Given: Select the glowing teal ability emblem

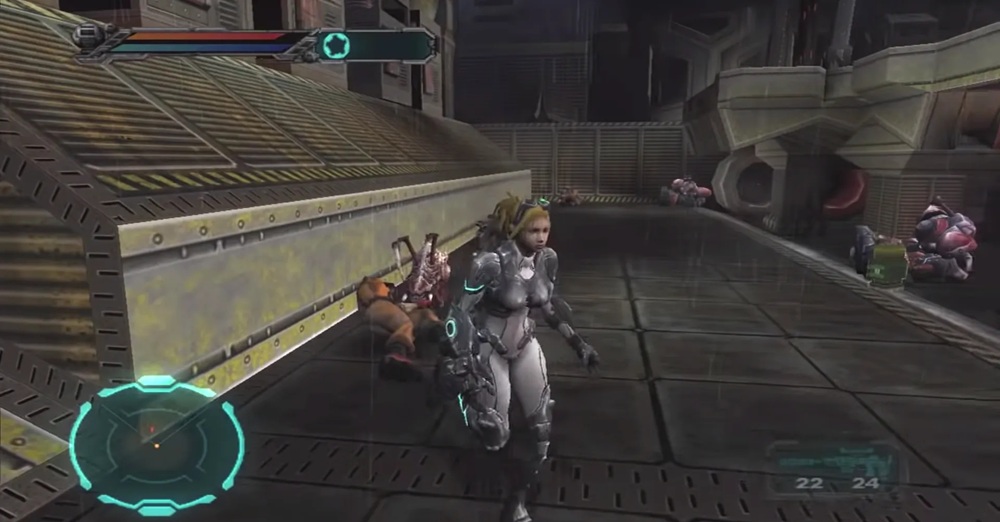Looking at the screenshot, I should coord(336,45).
